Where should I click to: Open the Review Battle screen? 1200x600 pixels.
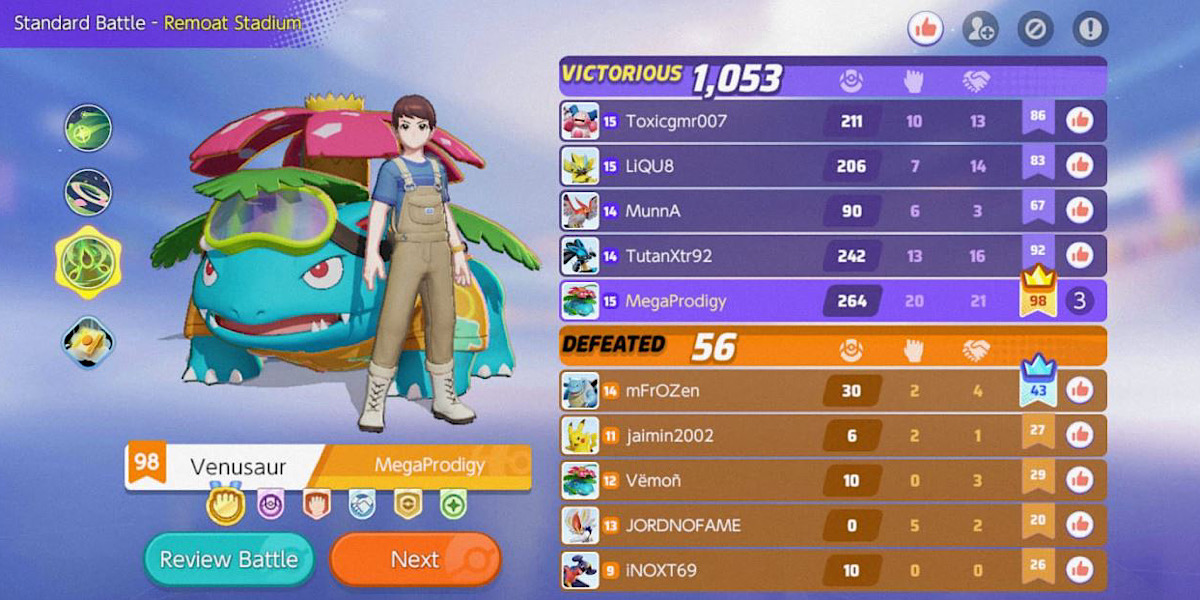coord(229,559)
